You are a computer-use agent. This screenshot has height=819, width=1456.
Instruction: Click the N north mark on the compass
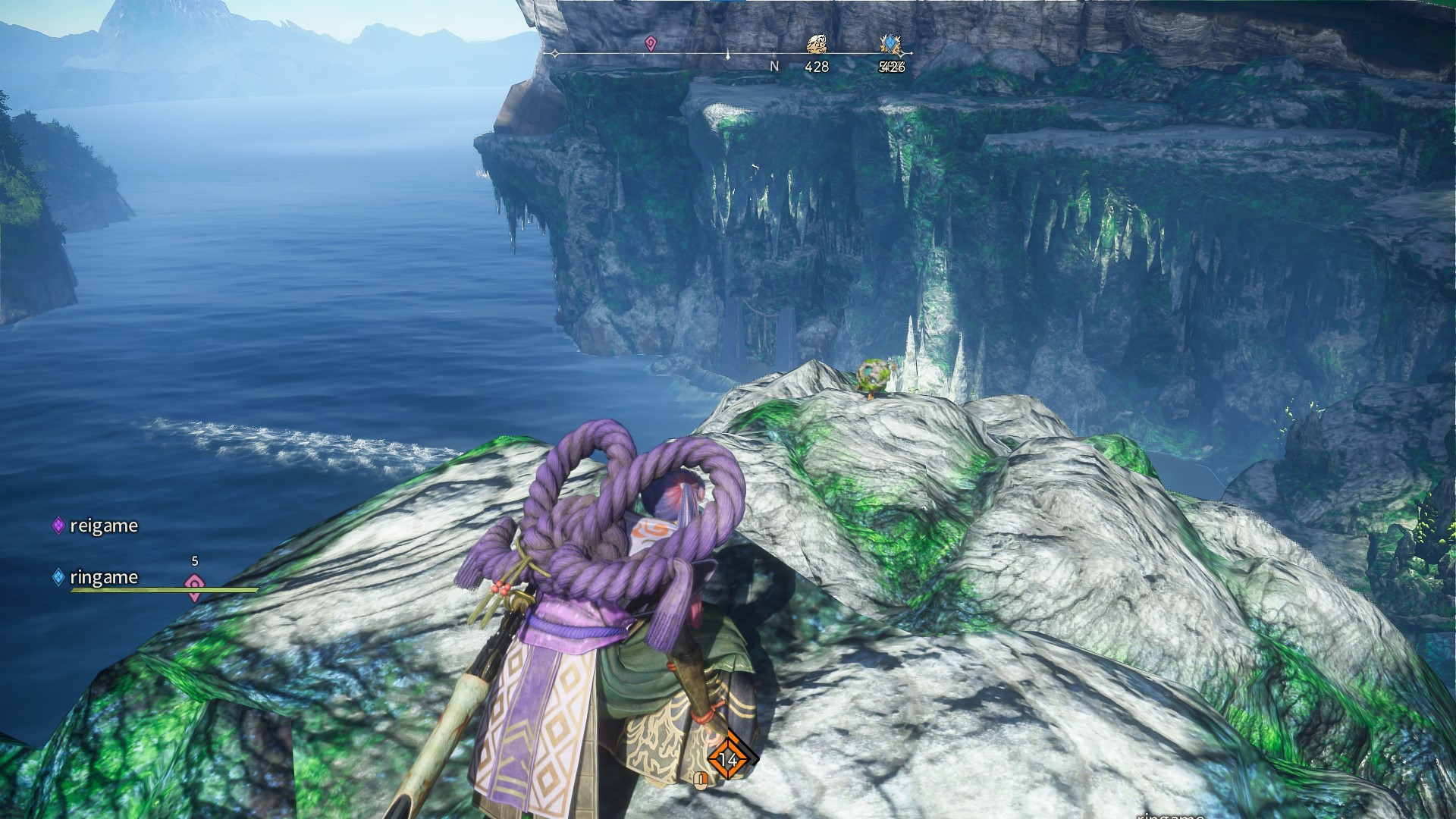774,67
